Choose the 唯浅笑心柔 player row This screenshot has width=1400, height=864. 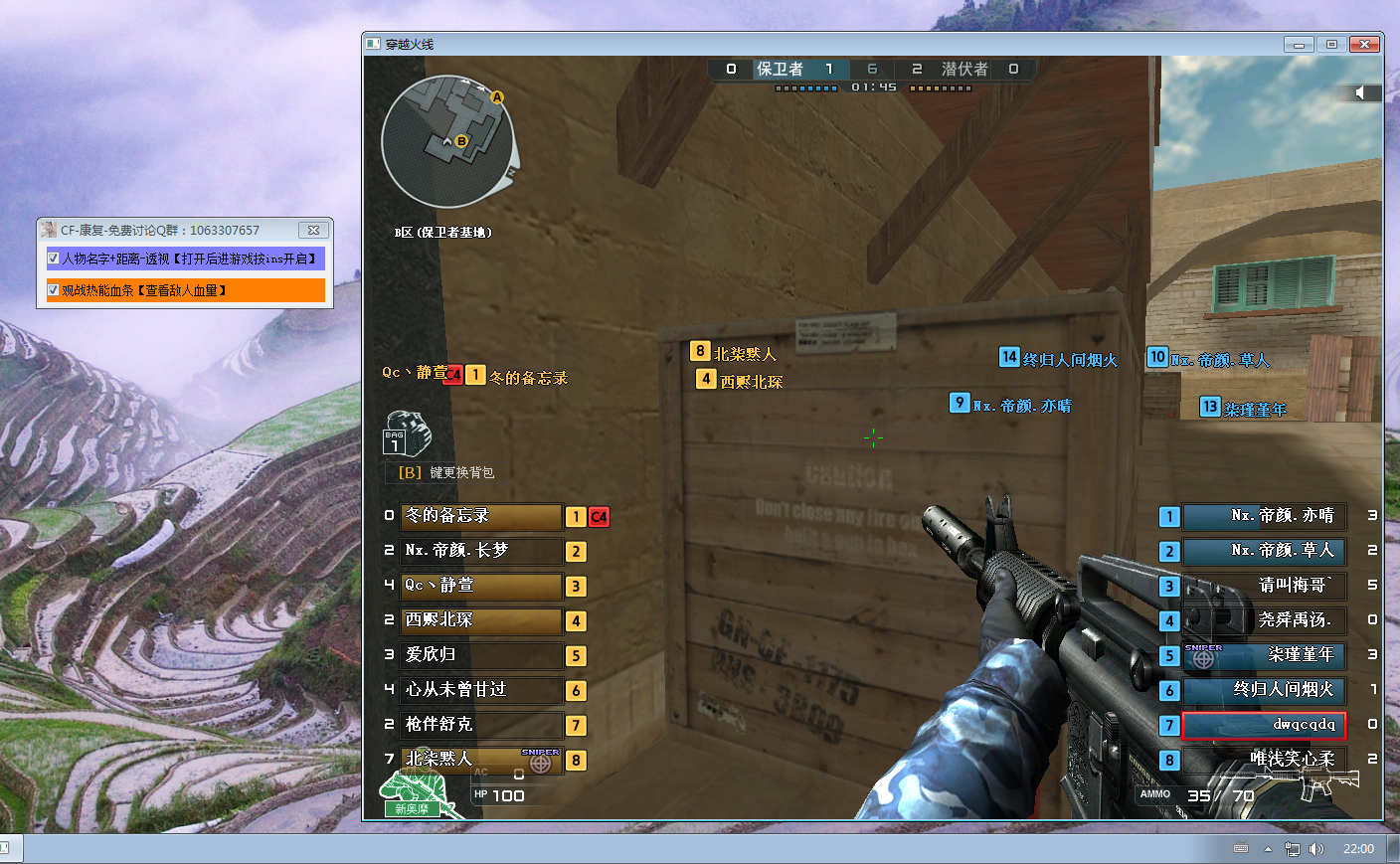1263,760
